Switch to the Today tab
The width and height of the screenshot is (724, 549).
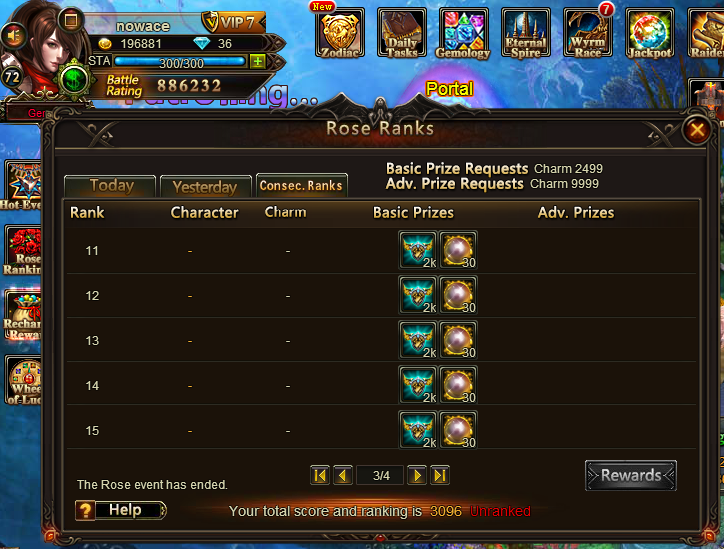[111, 186]
